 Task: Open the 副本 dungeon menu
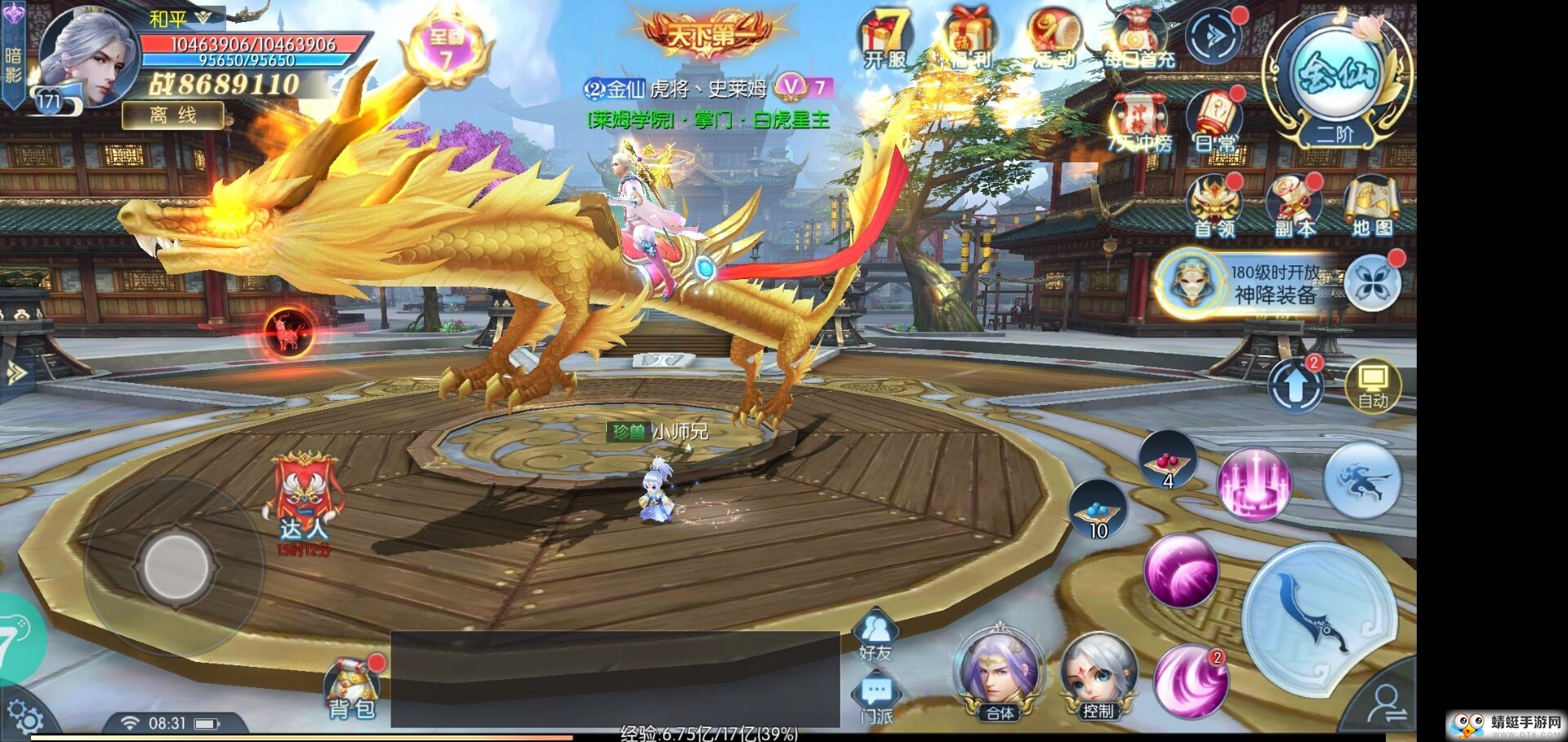pyautogui.click(x=1294, y=206)
